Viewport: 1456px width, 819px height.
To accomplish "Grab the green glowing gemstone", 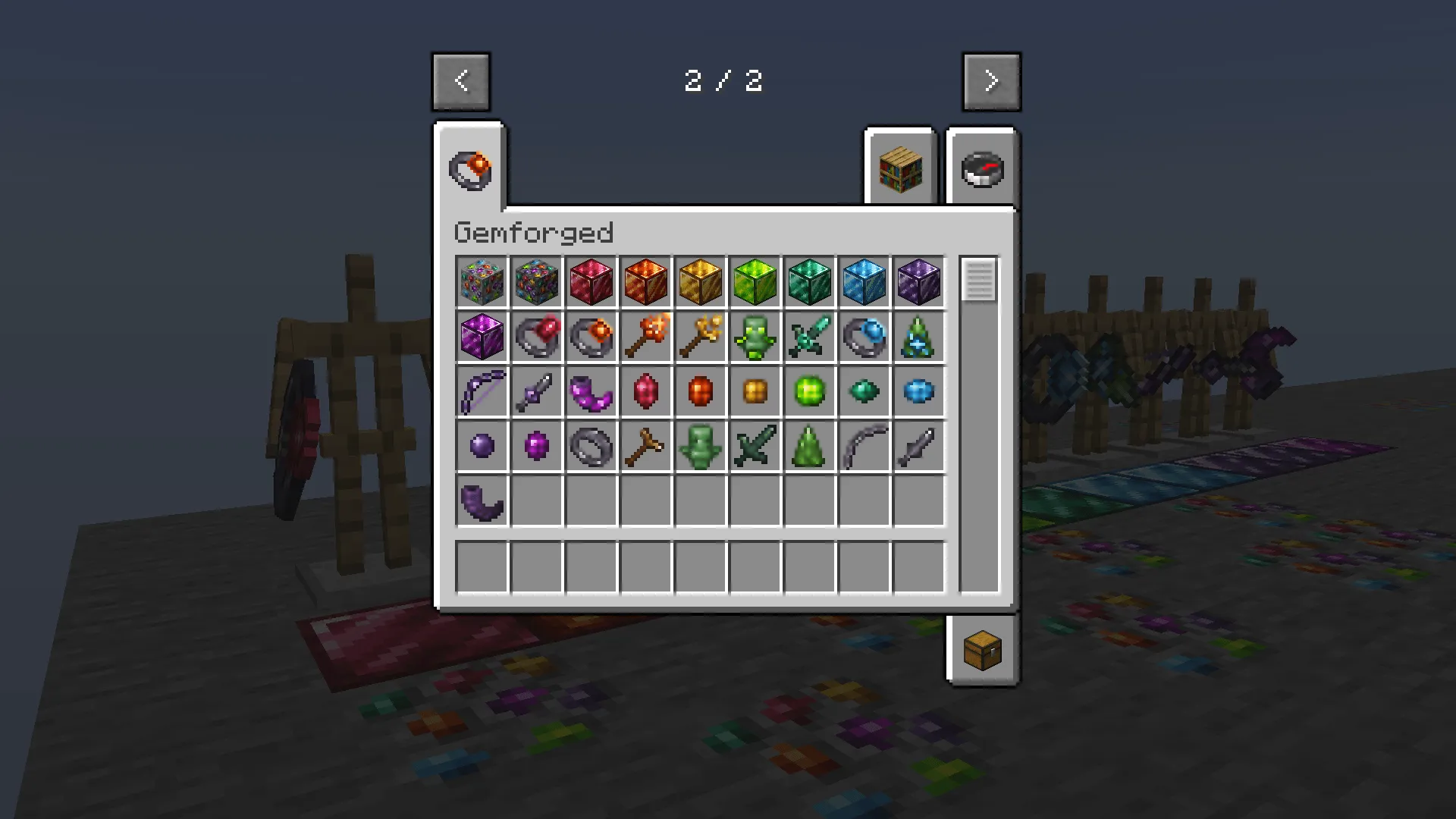I will coord(809,391).
